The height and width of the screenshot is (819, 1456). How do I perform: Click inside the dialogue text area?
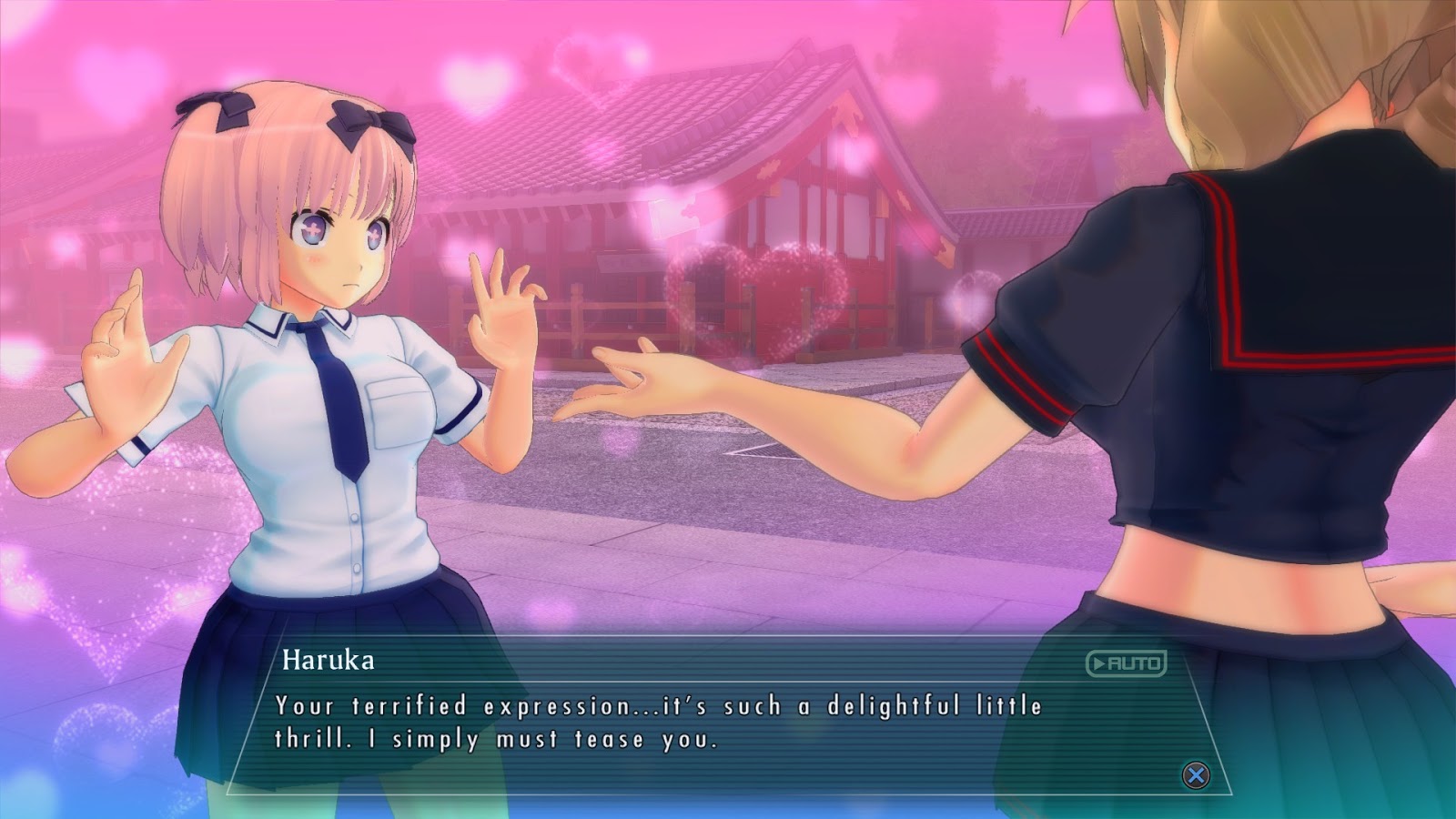point(637,719)
